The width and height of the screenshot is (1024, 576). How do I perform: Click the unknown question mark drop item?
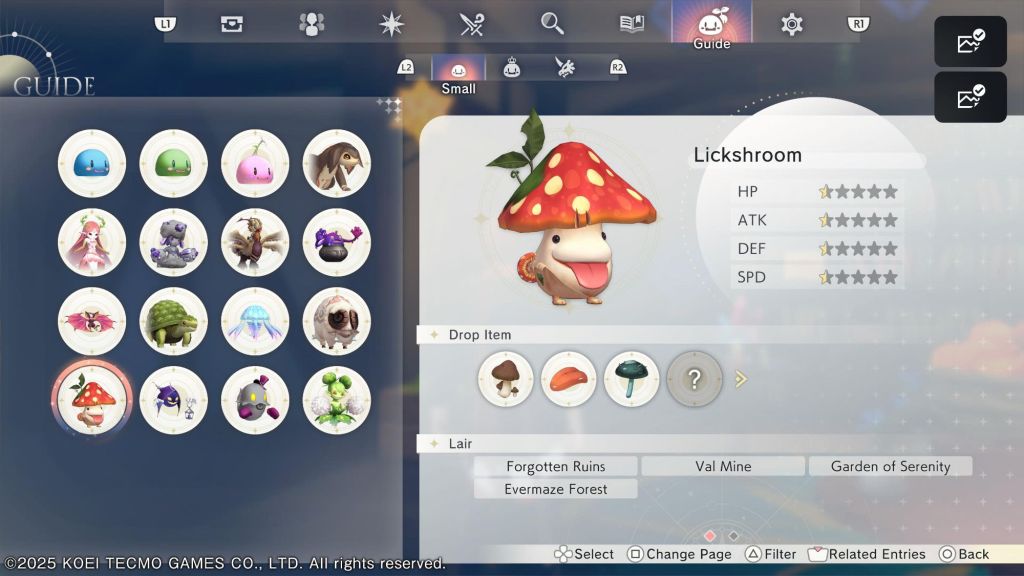tap(695, 379)
